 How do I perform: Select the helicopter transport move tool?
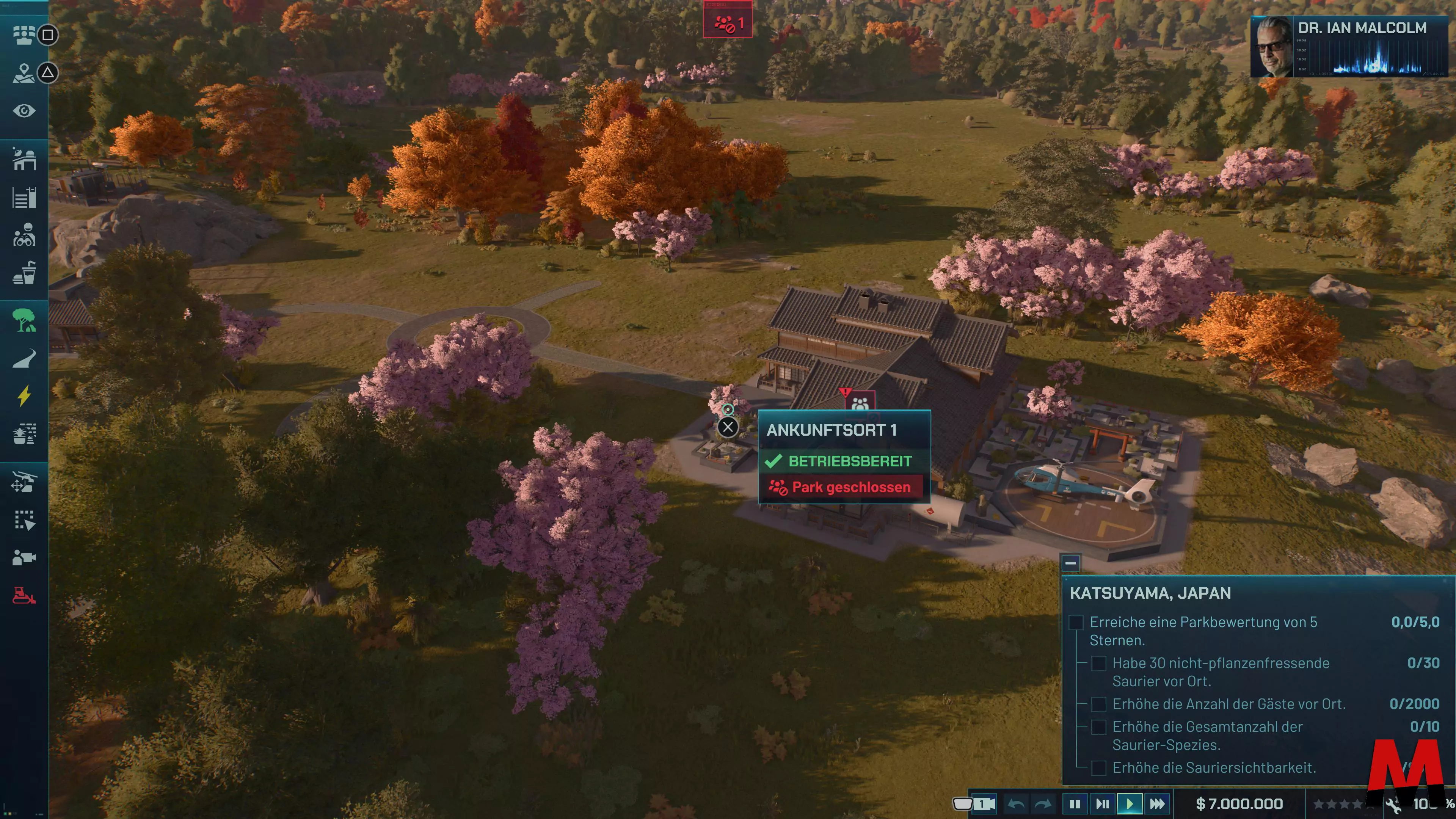[x=24, y=482]
